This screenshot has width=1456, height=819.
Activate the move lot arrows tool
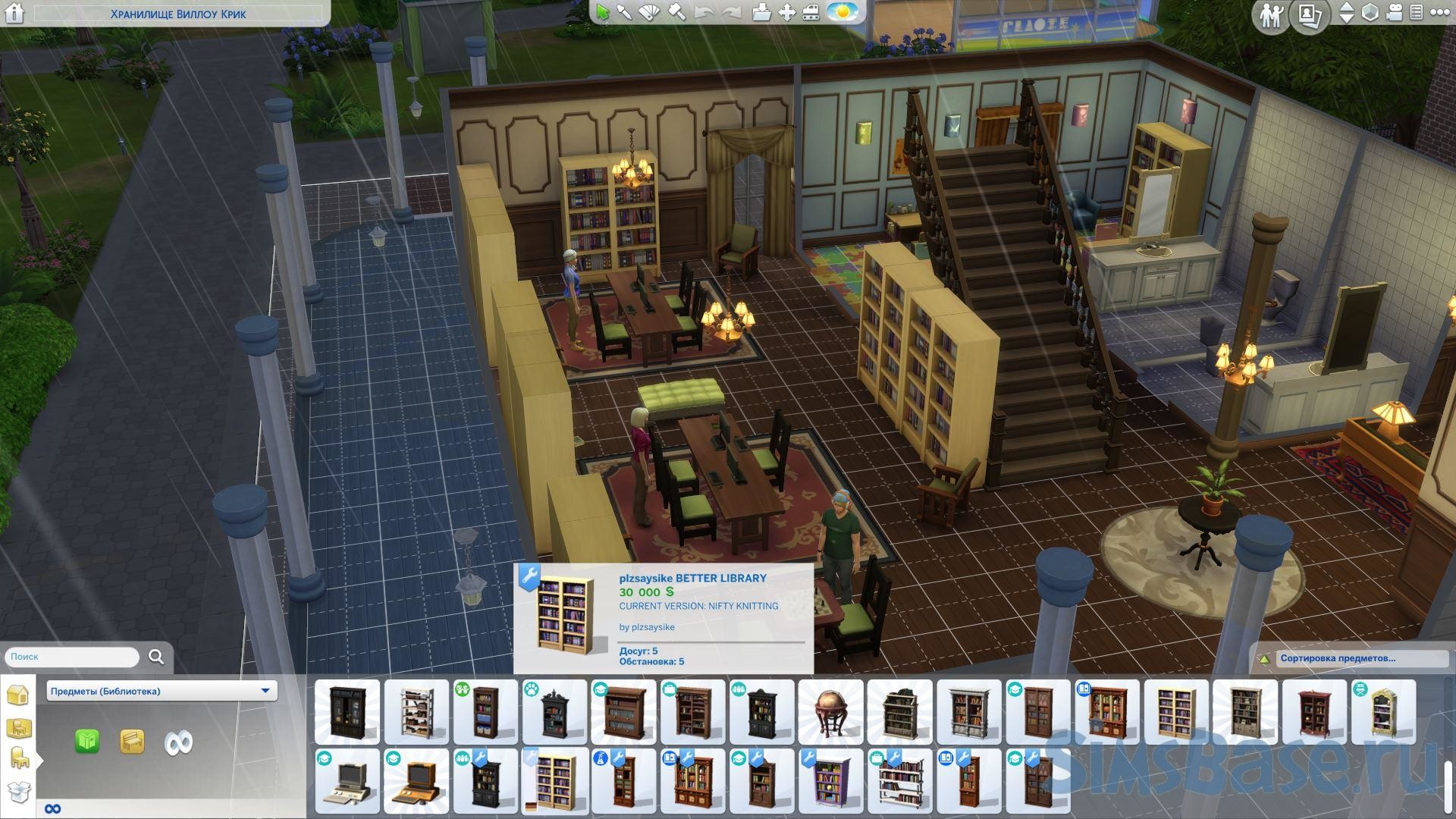pyautogui.click(x=787, y=13)
